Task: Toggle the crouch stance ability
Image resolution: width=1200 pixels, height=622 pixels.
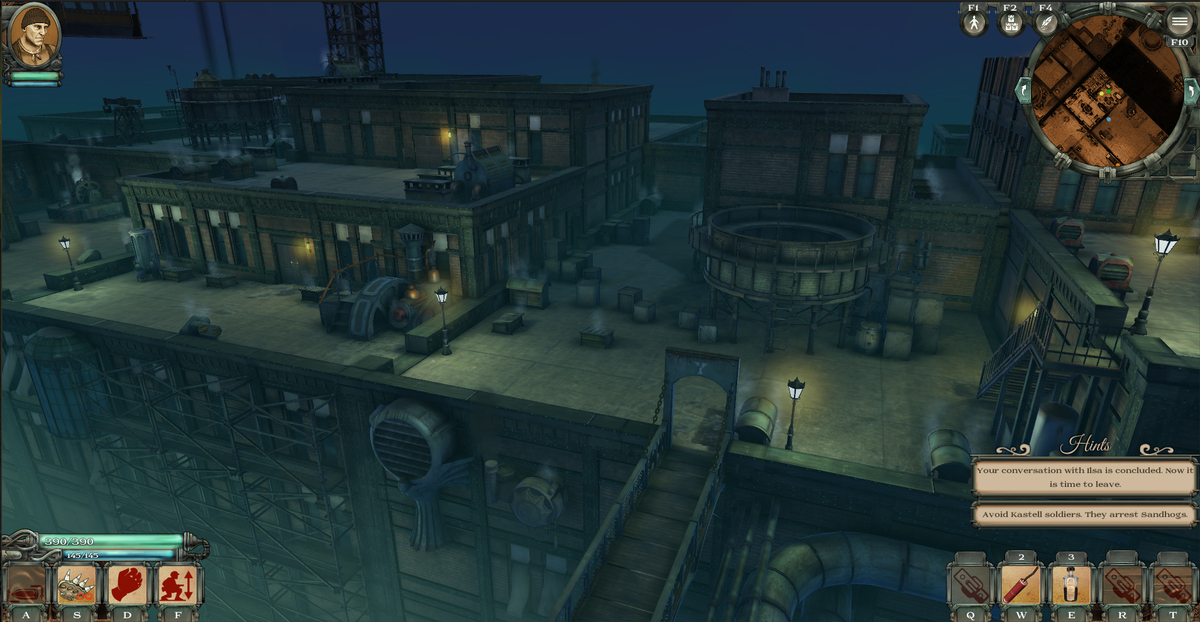Action: pos(178,584)
